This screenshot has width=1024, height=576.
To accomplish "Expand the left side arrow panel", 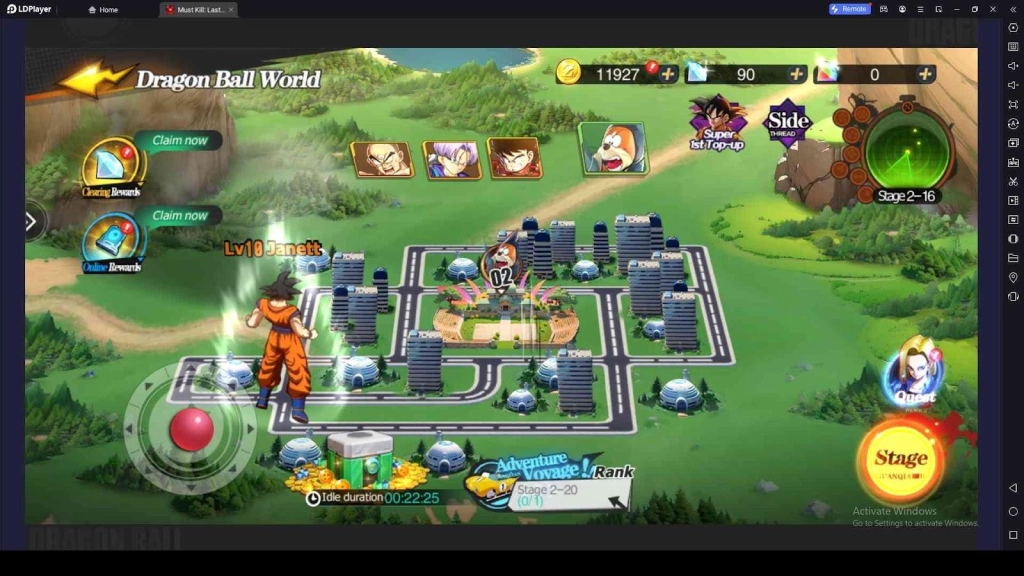I will pyautogui.click(x=31, y=221).
